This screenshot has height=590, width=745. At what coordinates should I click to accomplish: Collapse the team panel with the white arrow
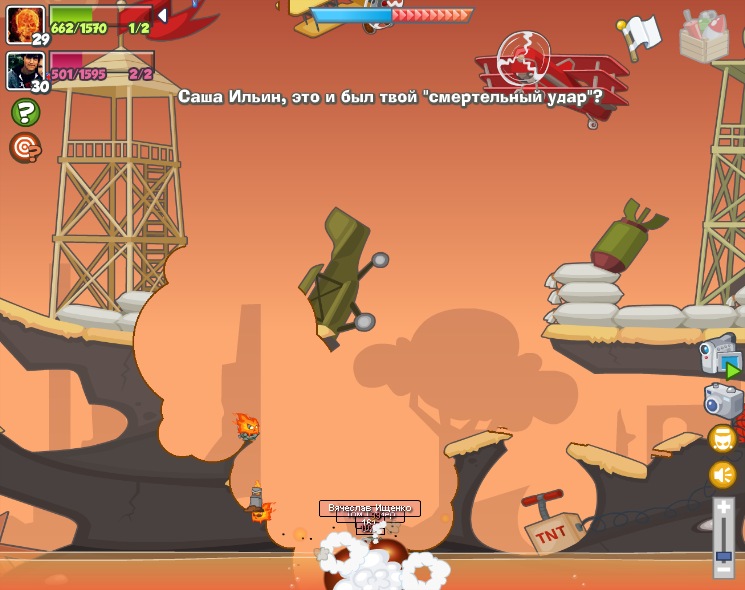point(162,16)
